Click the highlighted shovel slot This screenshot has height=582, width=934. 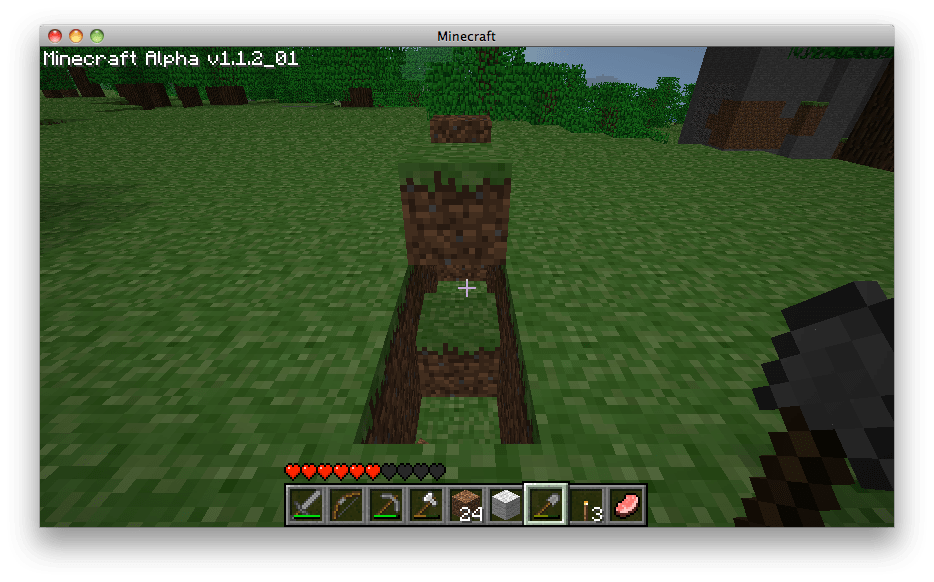pos(546,504)
